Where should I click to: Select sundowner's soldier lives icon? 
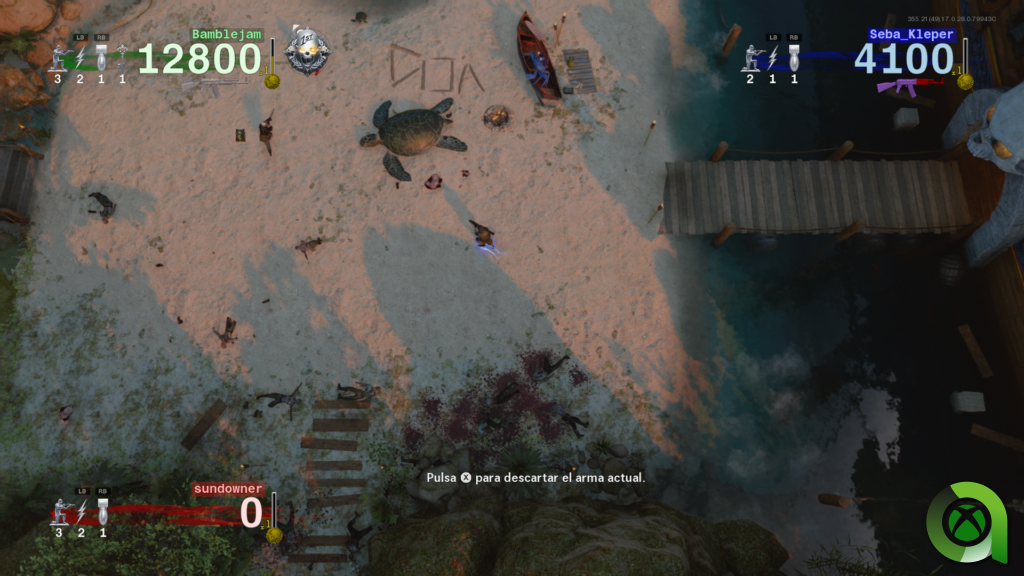tap(60, 511)
